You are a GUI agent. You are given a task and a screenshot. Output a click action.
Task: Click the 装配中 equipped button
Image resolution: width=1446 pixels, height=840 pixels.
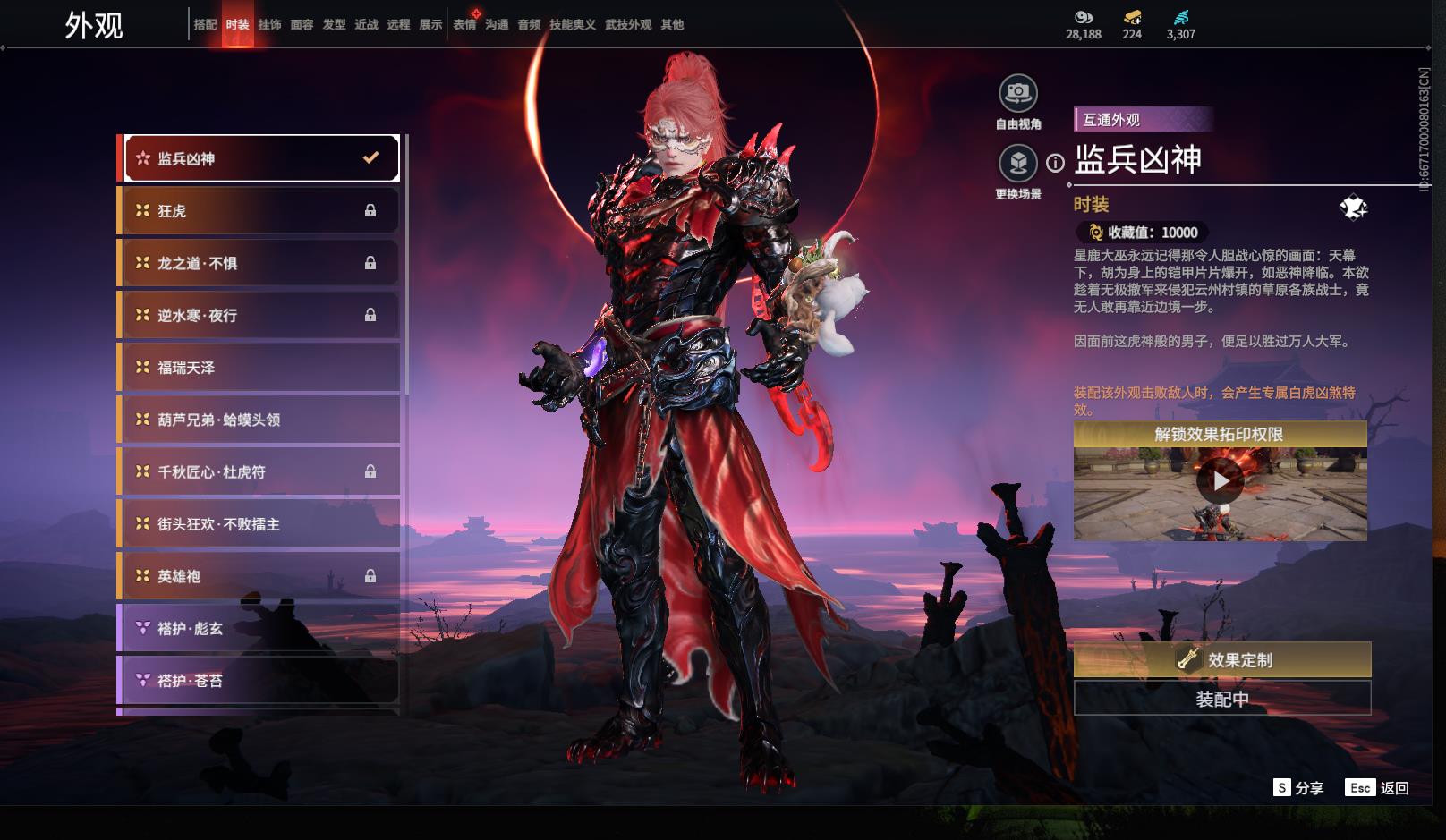click(1222, 699)
